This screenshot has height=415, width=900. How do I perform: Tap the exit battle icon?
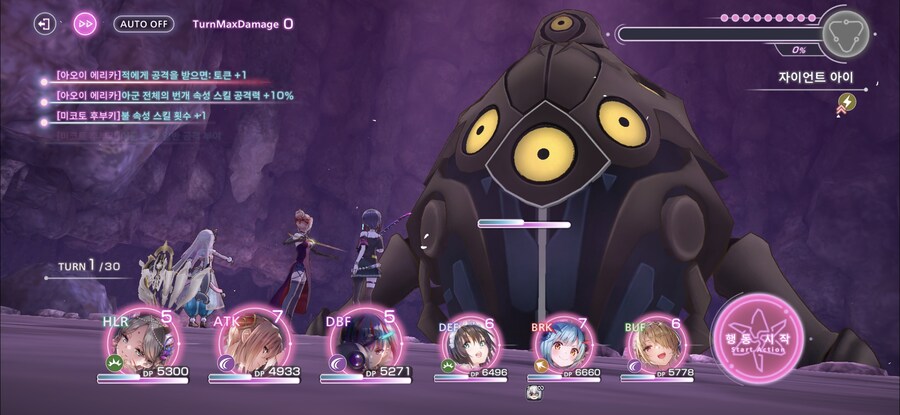[44, 23]
